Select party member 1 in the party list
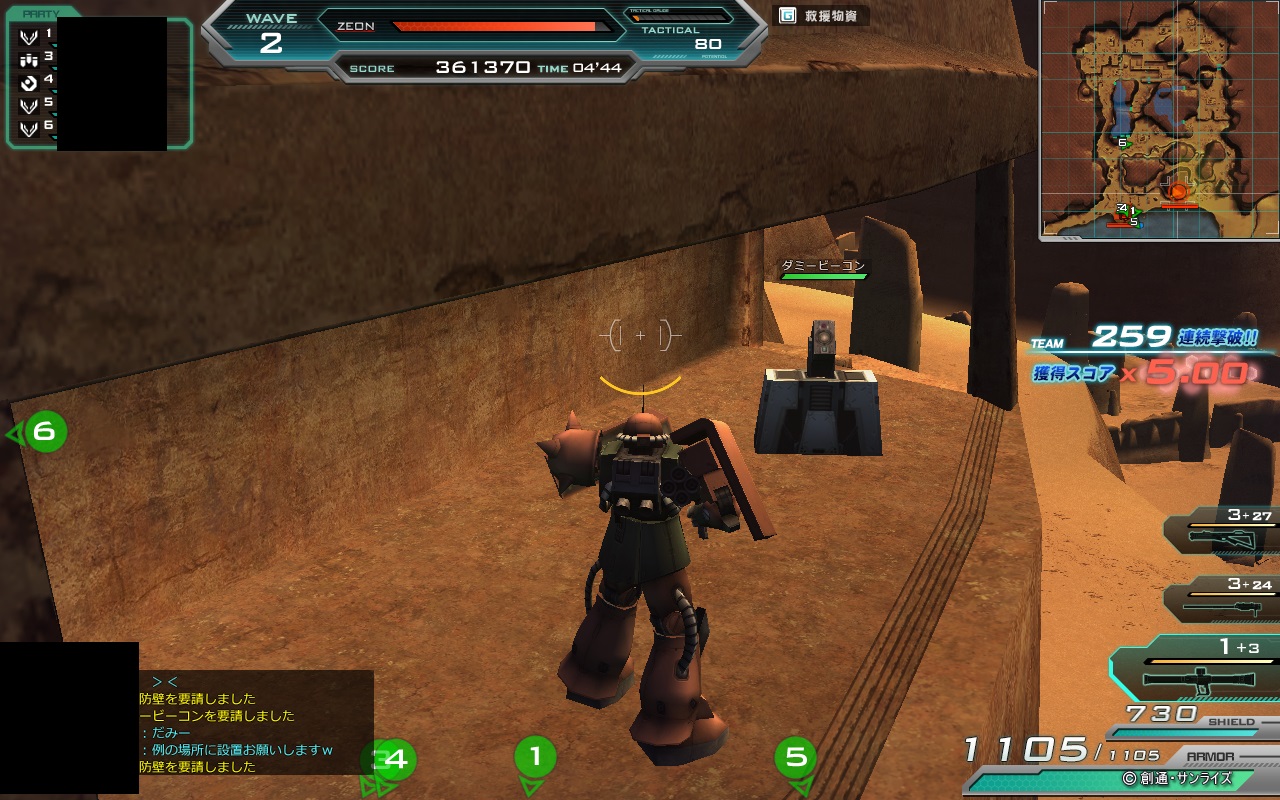Viewport: 1280px width, 800px height. (x=36, y=35)
